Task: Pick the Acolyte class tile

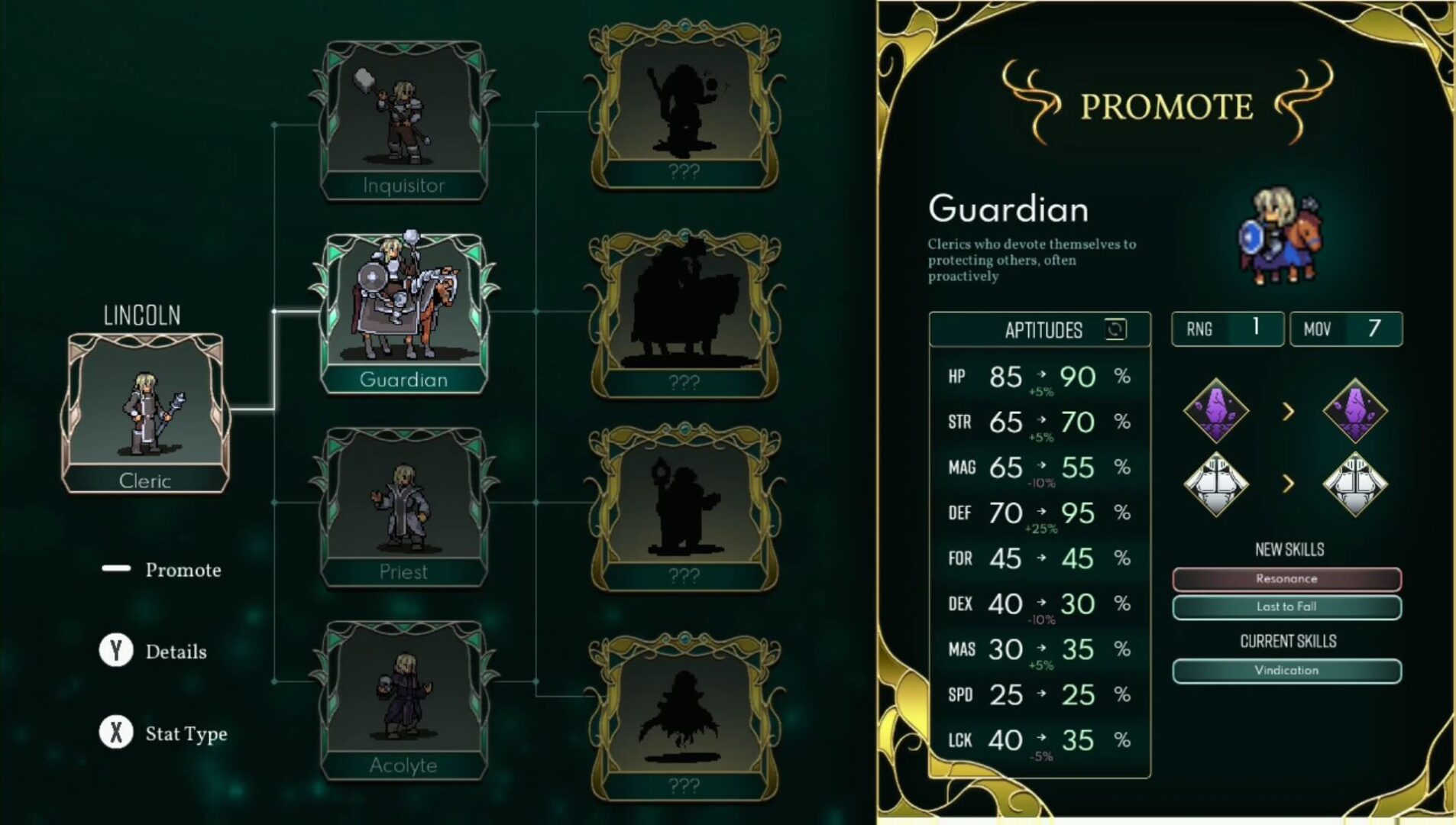Action: point(403,701)
